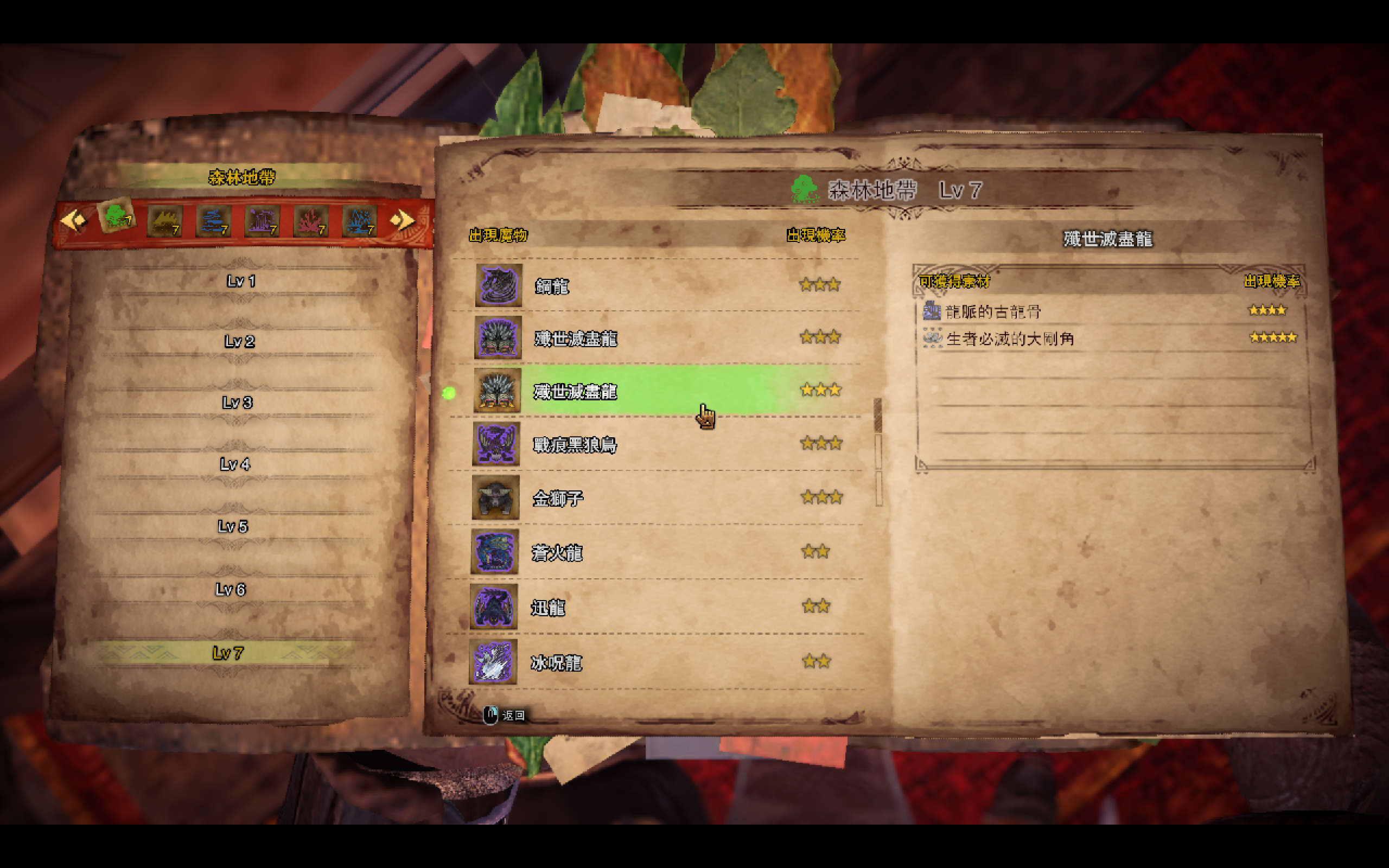The image size is (1389, 868).
Task: Click the left arrow beside the region tabs
Action: [x=73, y=220]
